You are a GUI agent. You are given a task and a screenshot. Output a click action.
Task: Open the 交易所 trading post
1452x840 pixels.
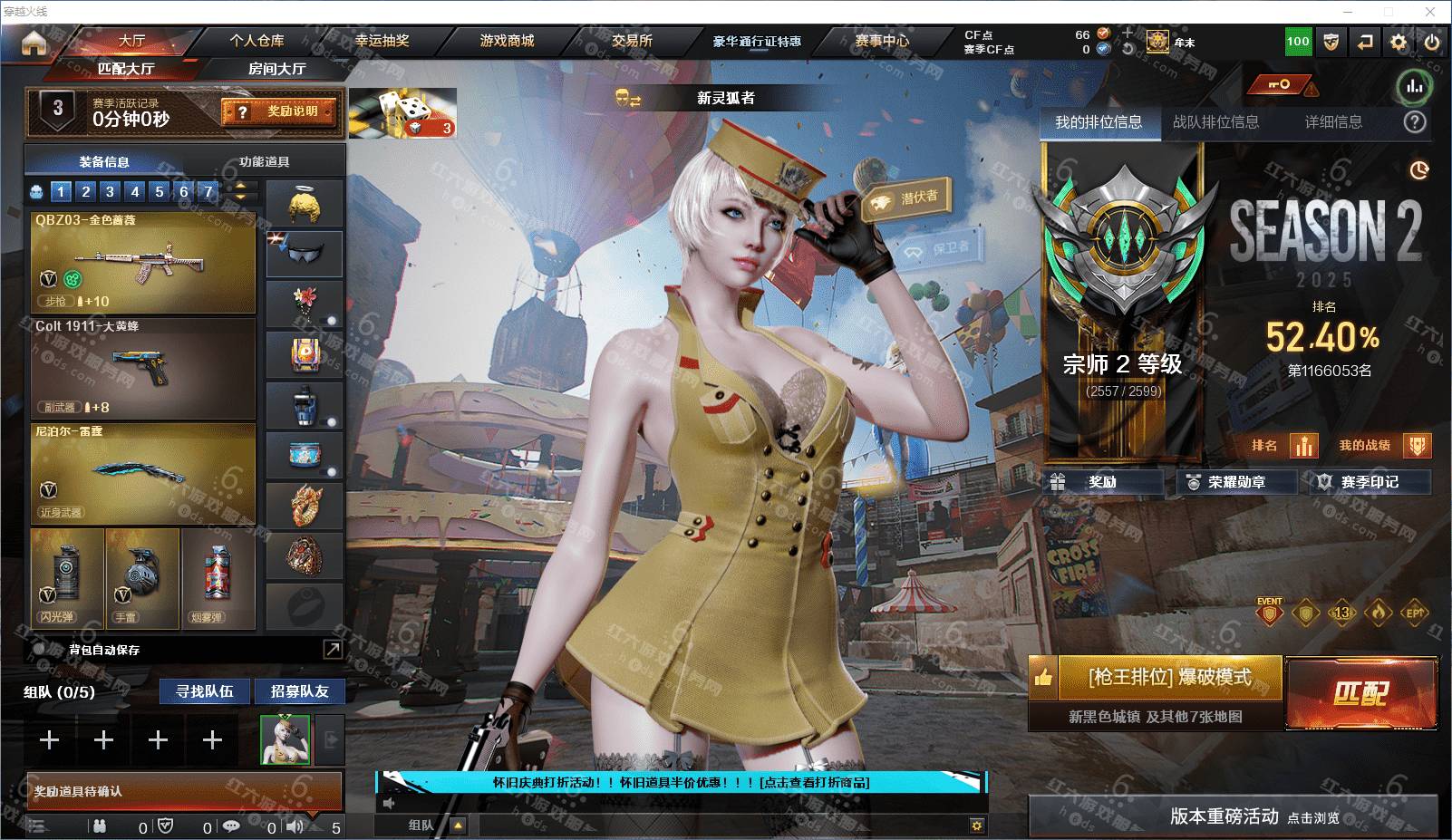pyautogui.click(x=632, y=41)
